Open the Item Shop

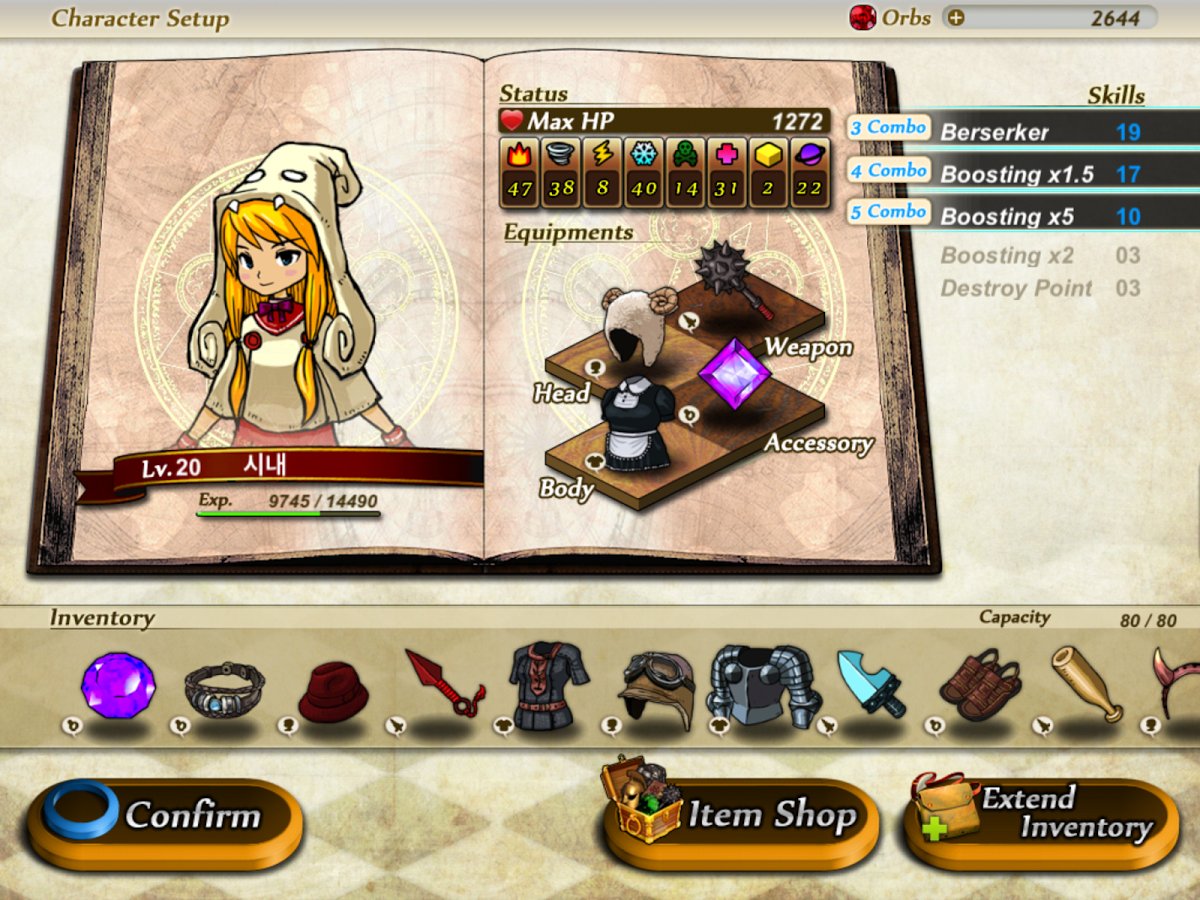pos(741,817)
